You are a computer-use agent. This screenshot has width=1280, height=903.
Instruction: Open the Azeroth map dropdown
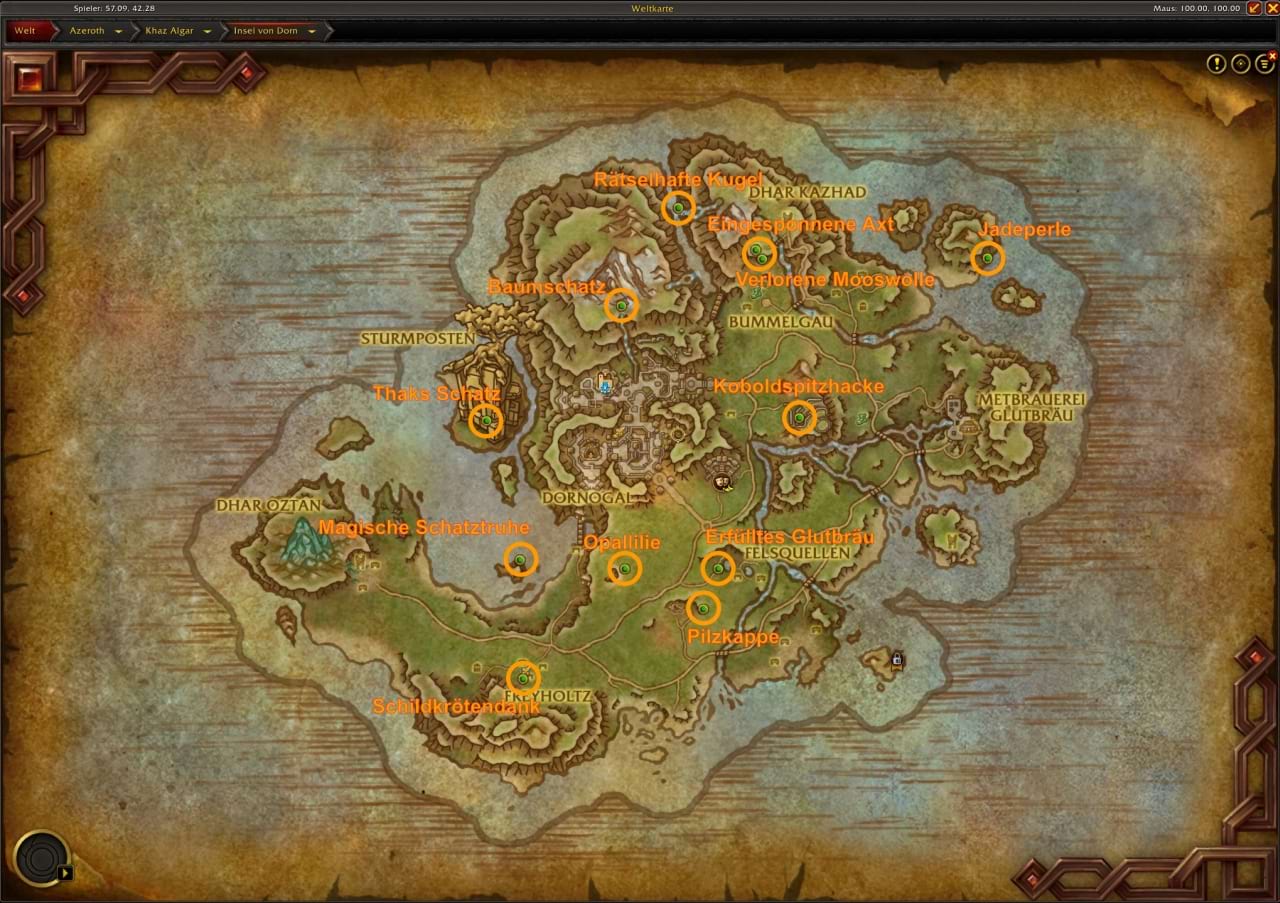[118, 31]
